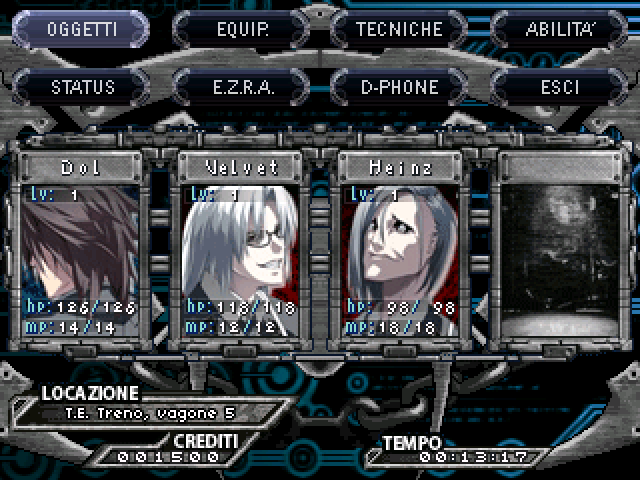Viewport: 640px width, 480px height.
Task: Choose Velvet's character portrait
Action: (241, 248)
